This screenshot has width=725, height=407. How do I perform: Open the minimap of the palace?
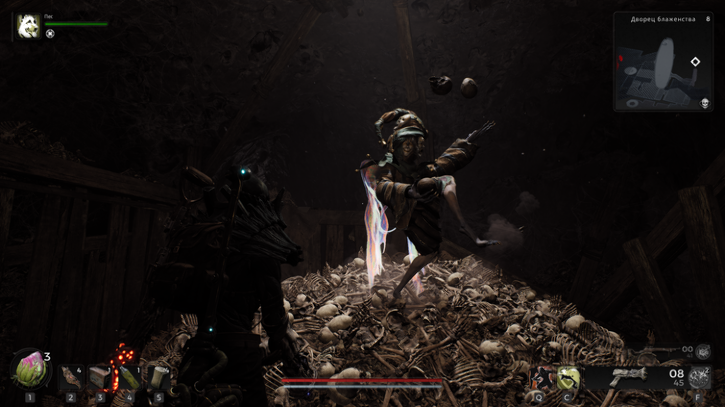(662, 67)
